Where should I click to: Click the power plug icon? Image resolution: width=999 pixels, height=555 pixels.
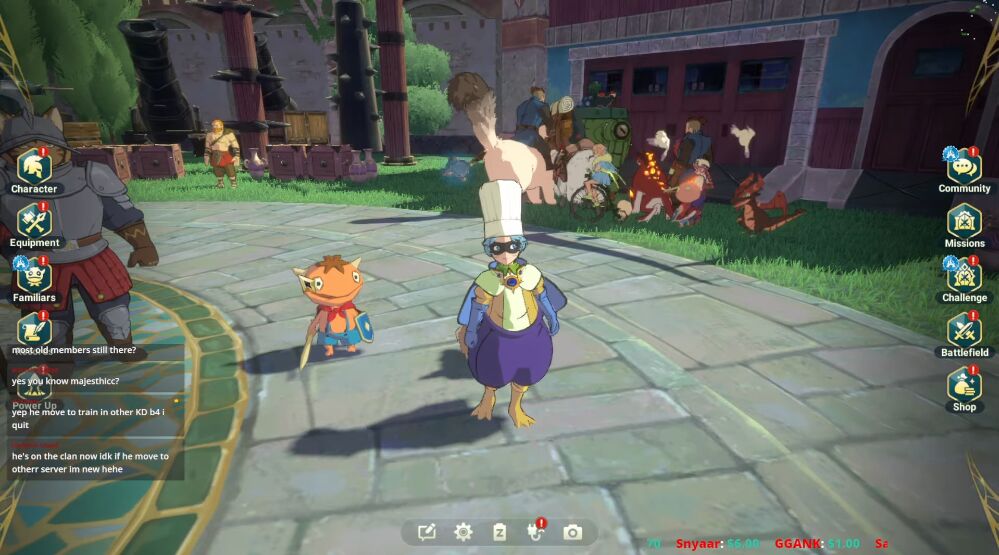tap(536, 532)
